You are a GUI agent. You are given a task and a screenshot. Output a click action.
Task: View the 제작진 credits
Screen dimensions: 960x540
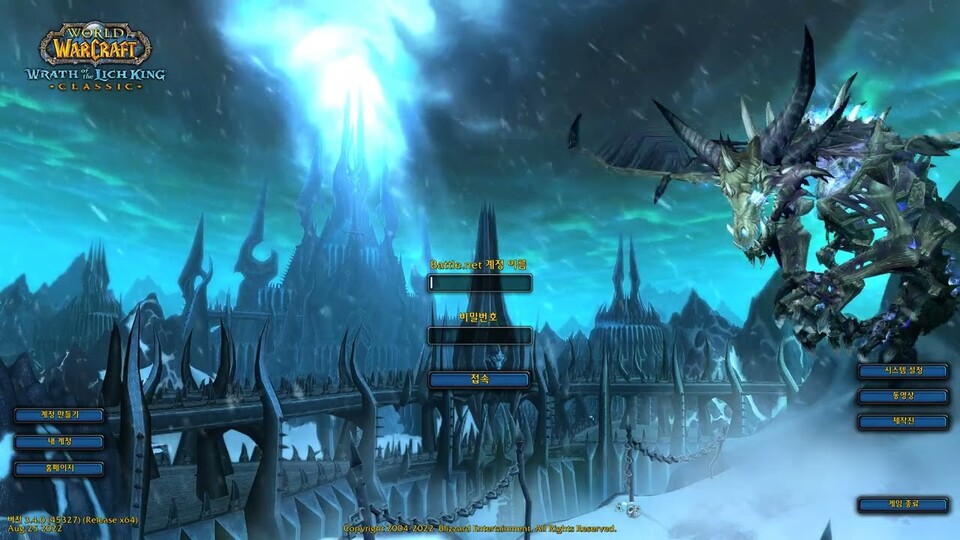click(902, 422)
